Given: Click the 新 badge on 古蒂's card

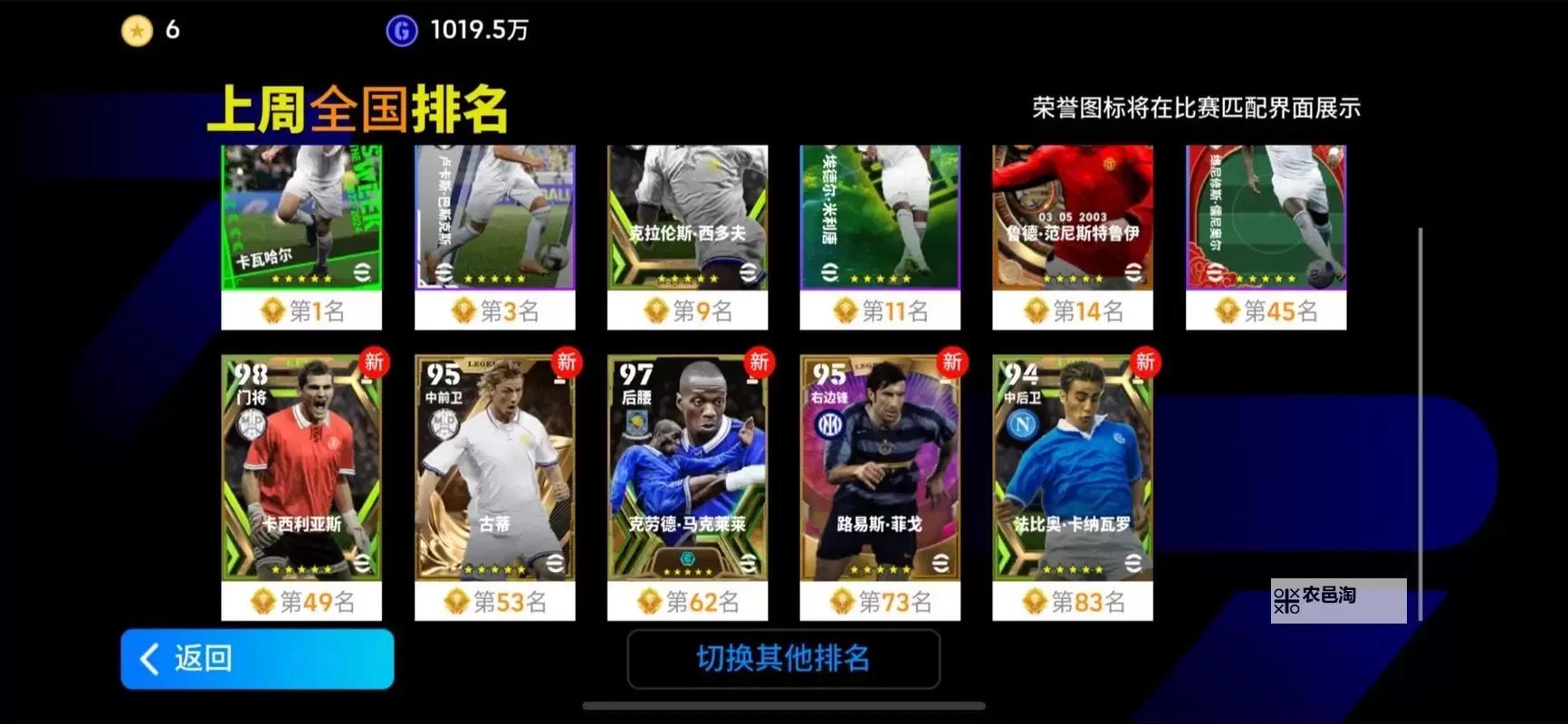Looking at the screenshot, I should (566, 363).
